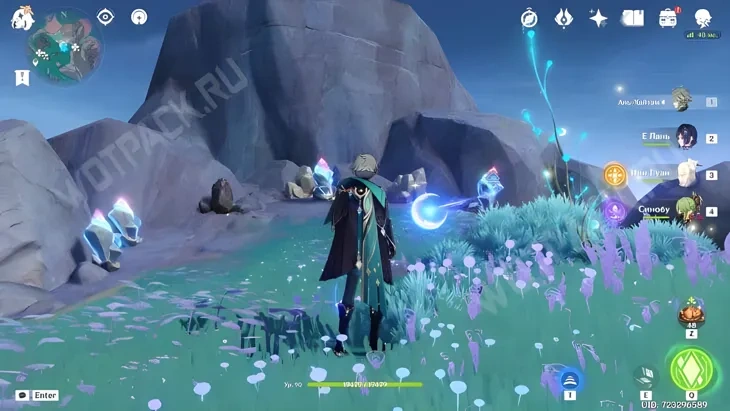Open the compass events icon

tap(529, 18)
